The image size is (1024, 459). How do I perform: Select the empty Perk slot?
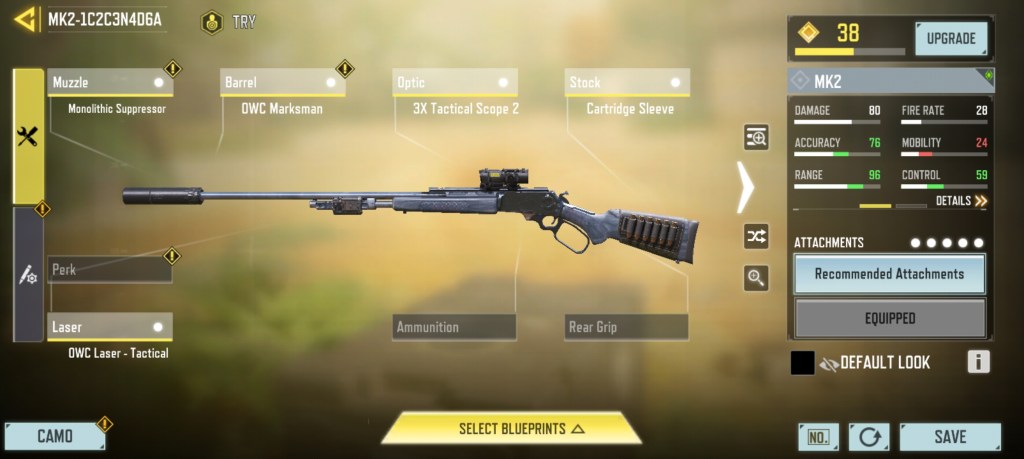click(109, 269)
